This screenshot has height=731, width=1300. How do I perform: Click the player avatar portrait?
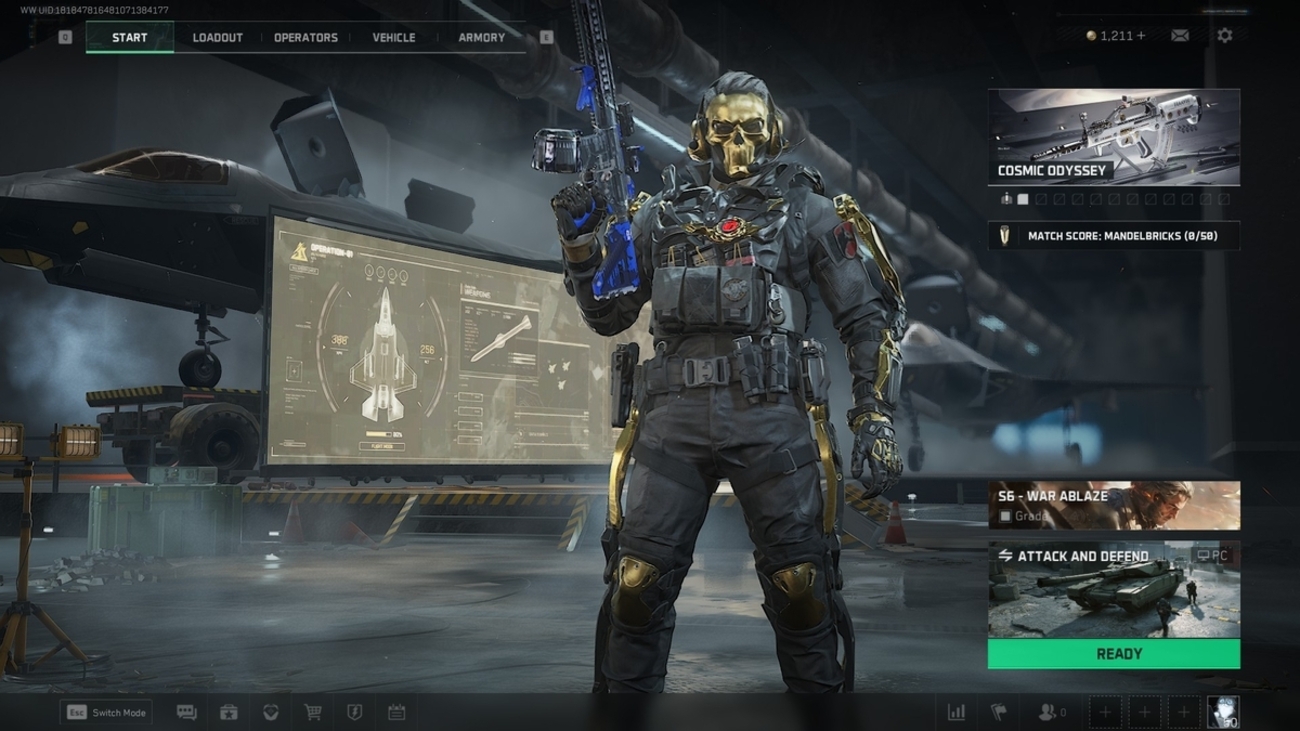1223,712
